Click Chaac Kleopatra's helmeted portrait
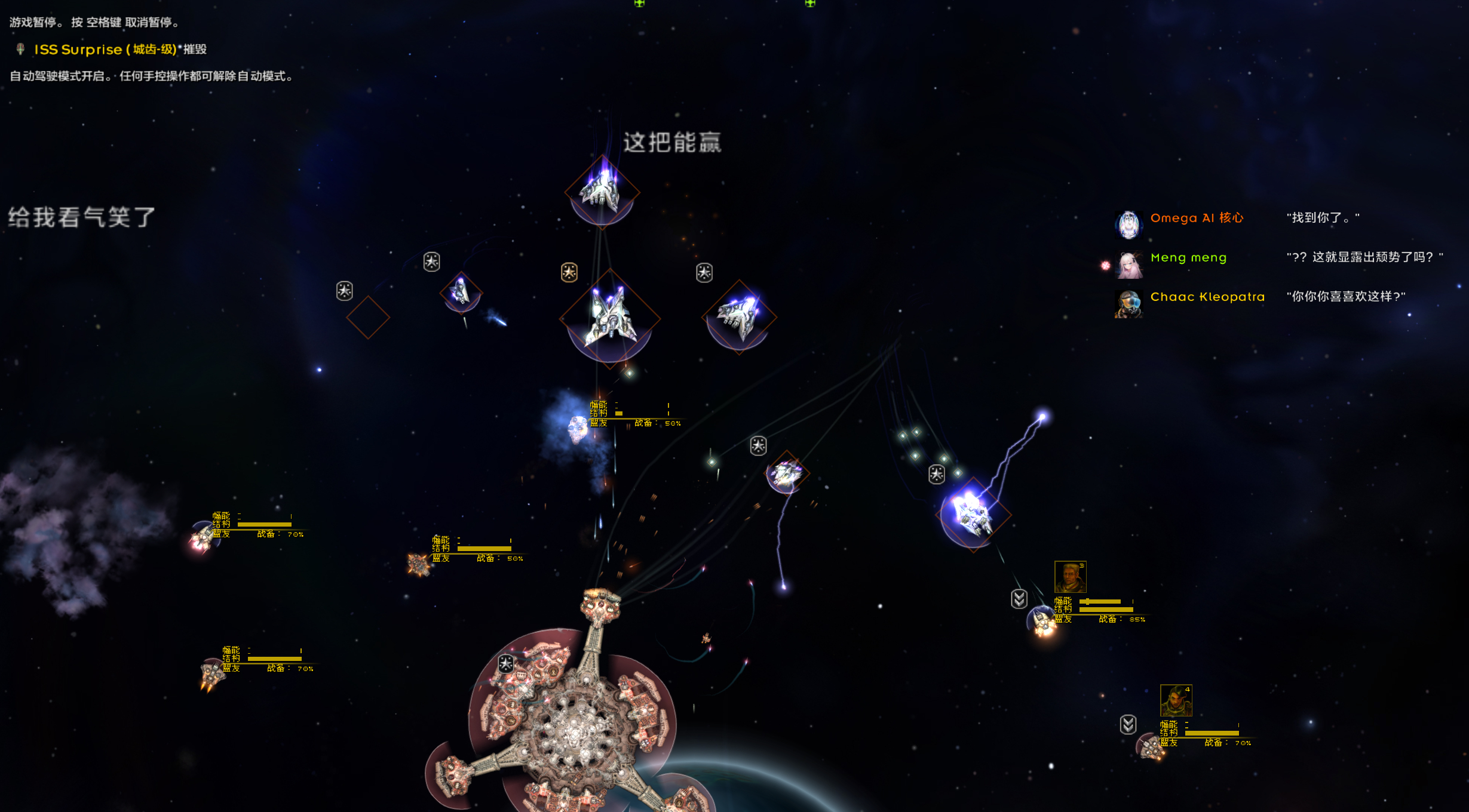 coord(1128,304)
